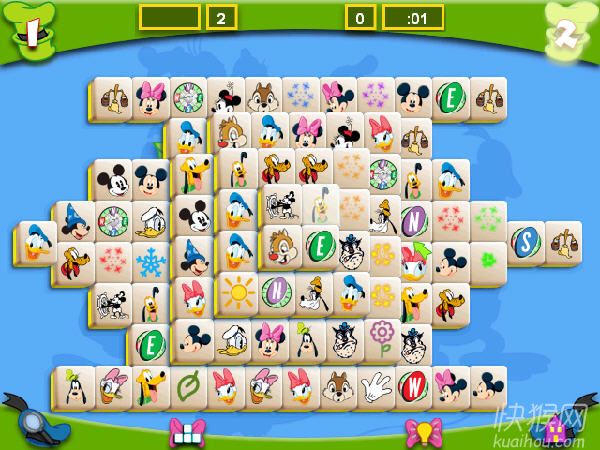Select the leftmost Donald Duck tile
Screen dimensions: 600x450
pyautogui.click(x=38, y=242)
